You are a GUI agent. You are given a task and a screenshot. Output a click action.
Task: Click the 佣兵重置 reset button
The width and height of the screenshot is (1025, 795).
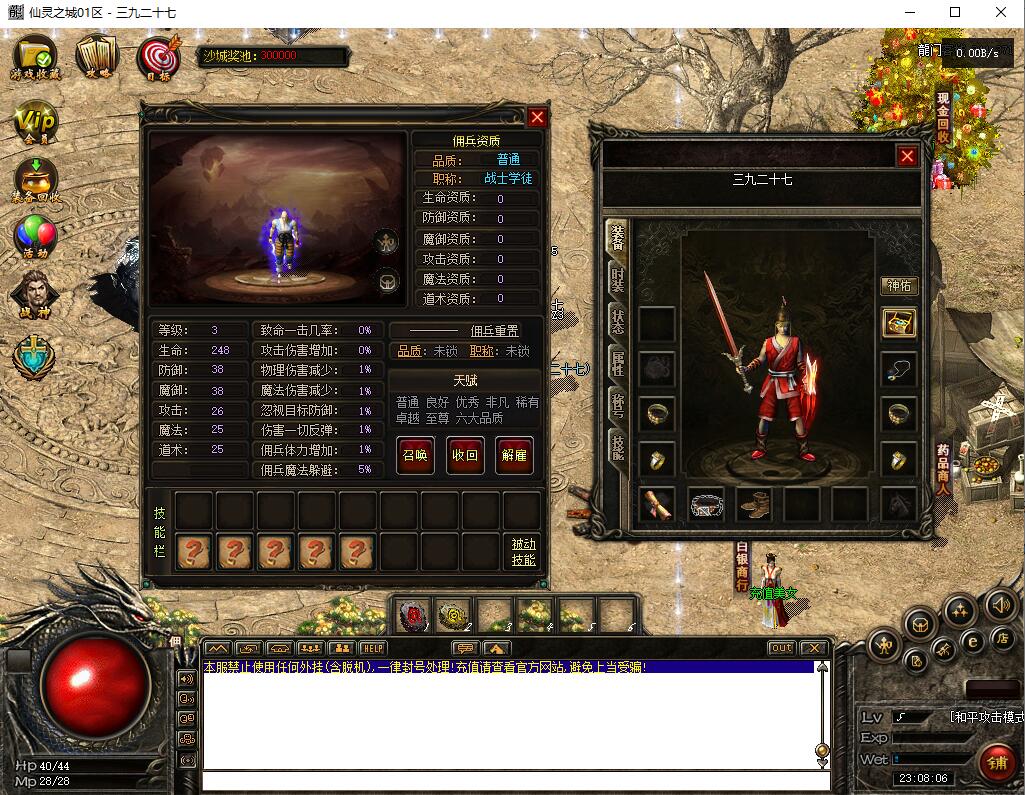coord(494,331)
